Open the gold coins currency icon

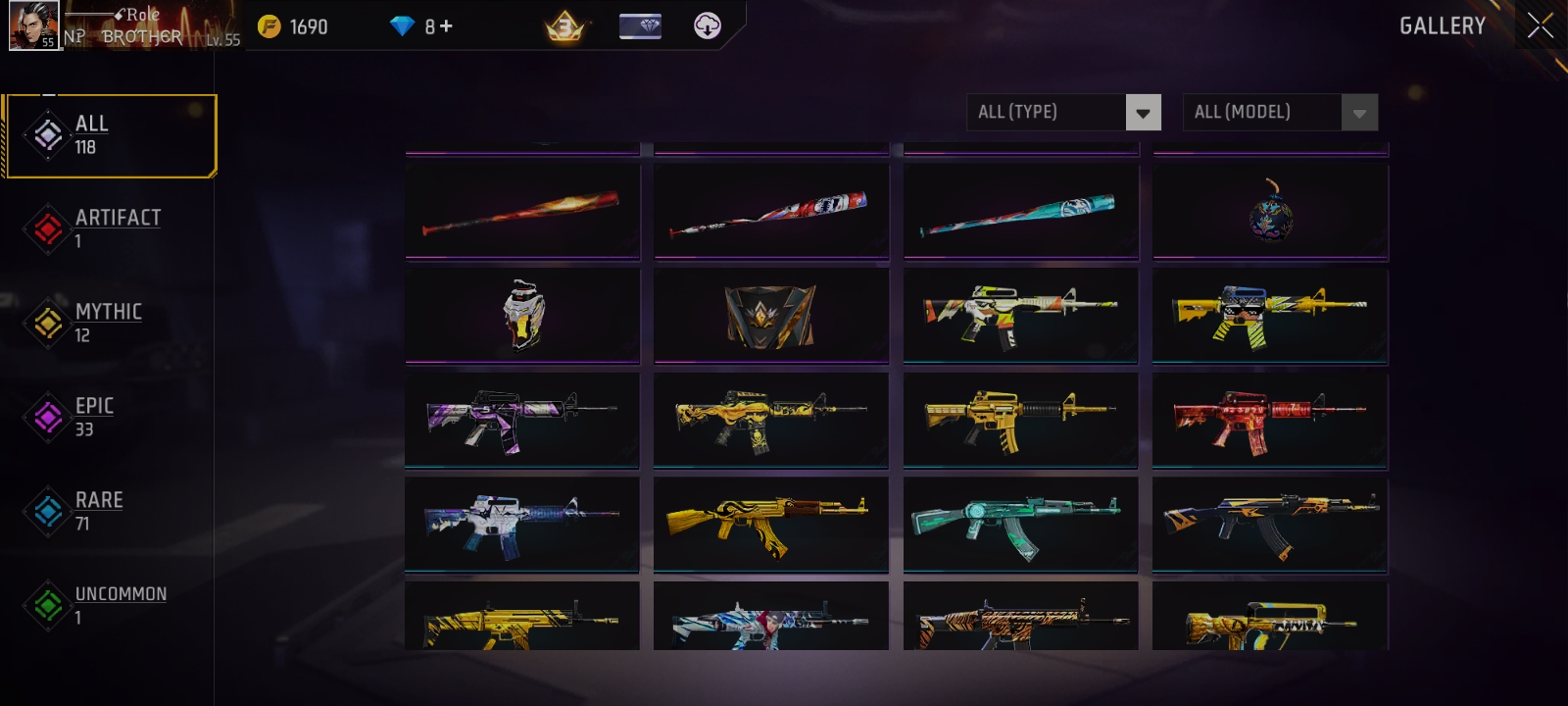point(266,26)
